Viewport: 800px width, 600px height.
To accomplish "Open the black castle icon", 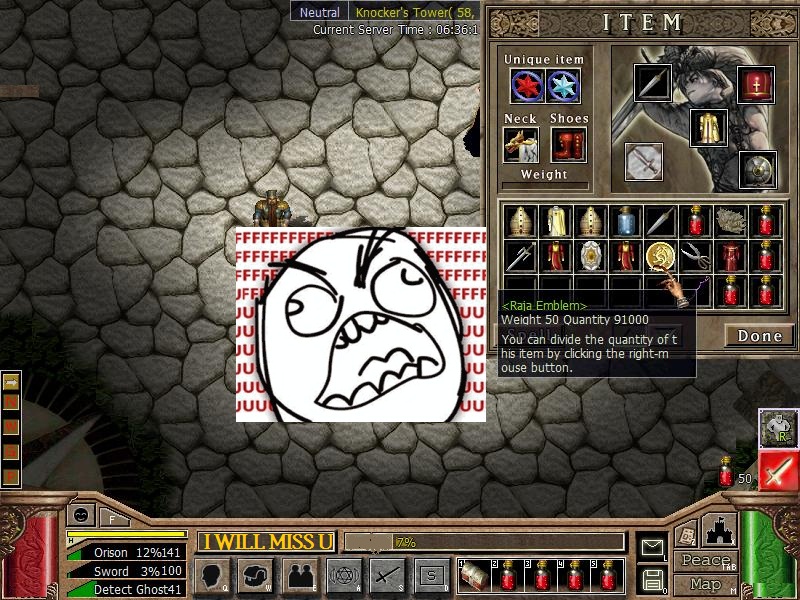I will (x=720, y=530).
